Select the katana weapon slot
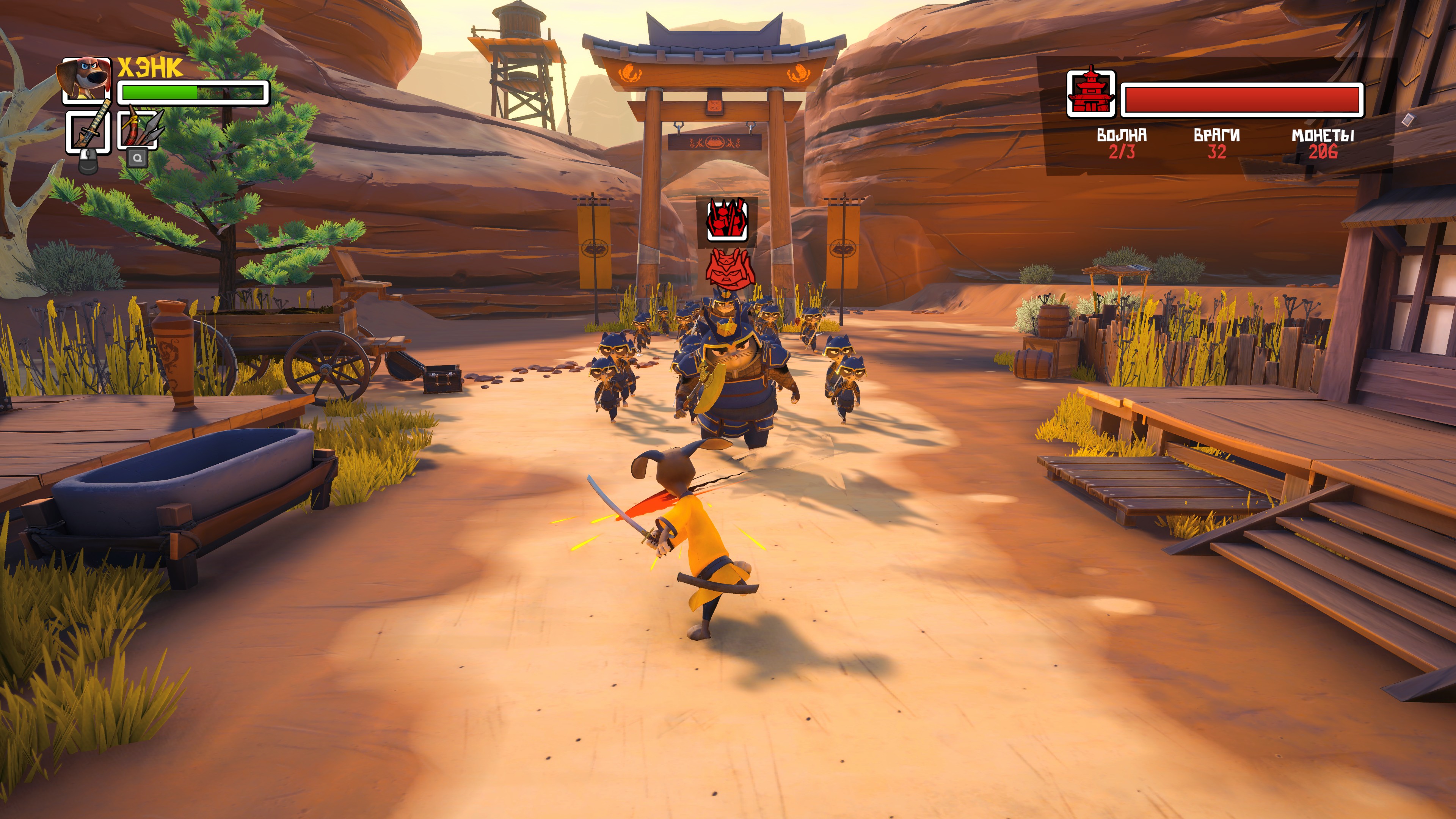Viewport: 1456px width, 819px height. [x=88, y=131]
